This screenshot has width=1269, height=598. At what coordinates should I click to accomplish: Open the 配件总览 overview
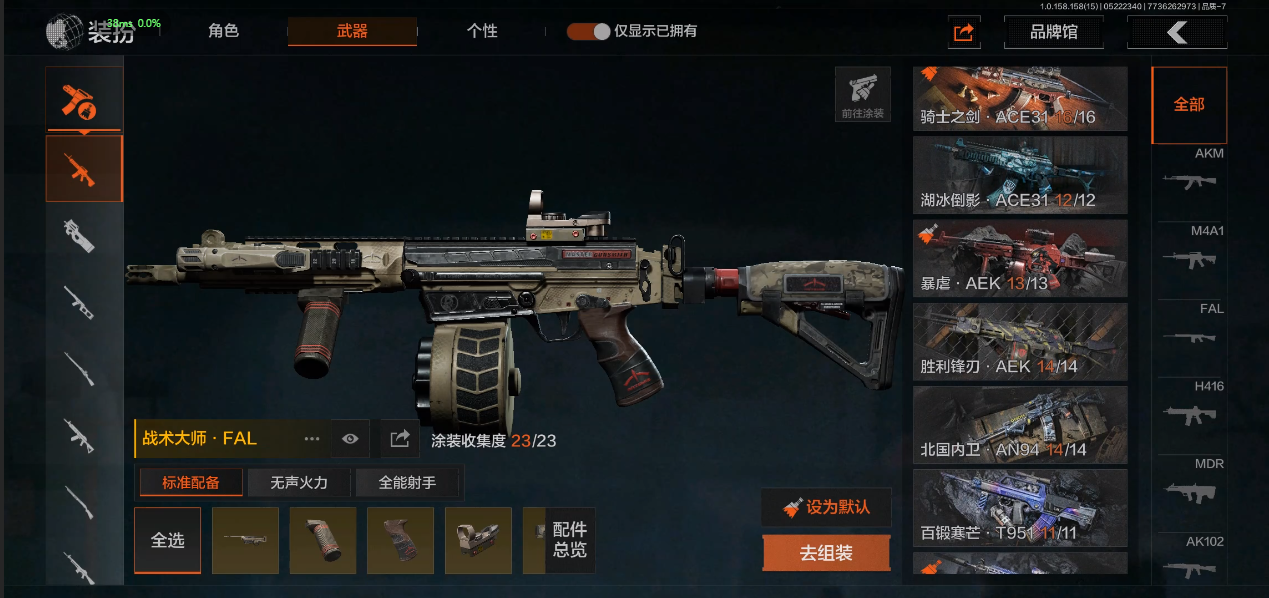click(x=570, y=540)
